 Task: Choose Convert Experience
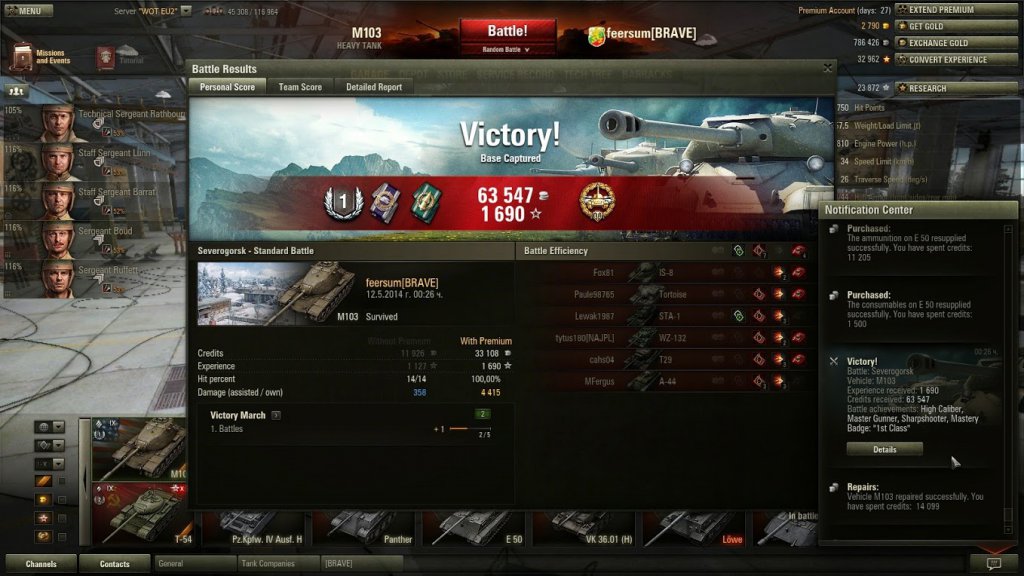957,60
